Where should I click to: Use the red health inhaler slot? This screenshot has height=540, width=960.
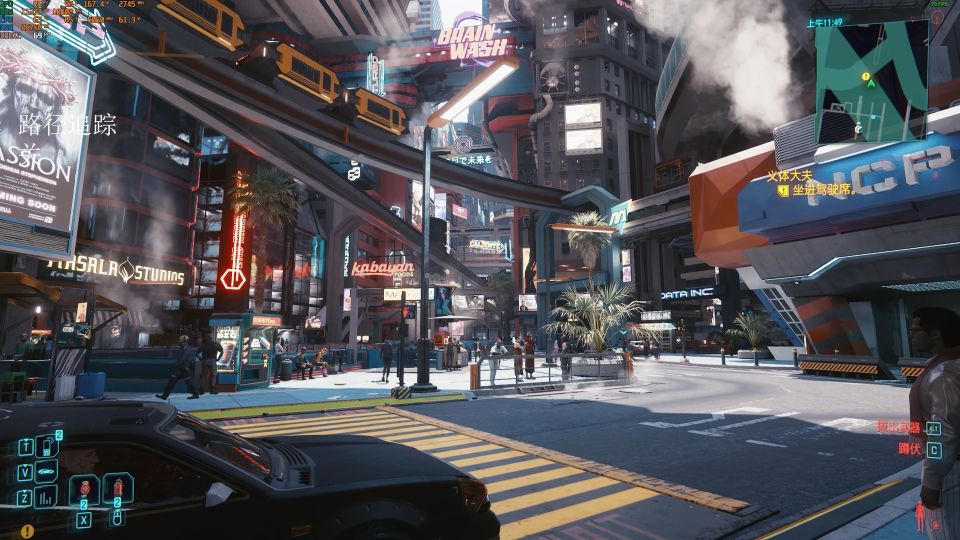point(117,489)
